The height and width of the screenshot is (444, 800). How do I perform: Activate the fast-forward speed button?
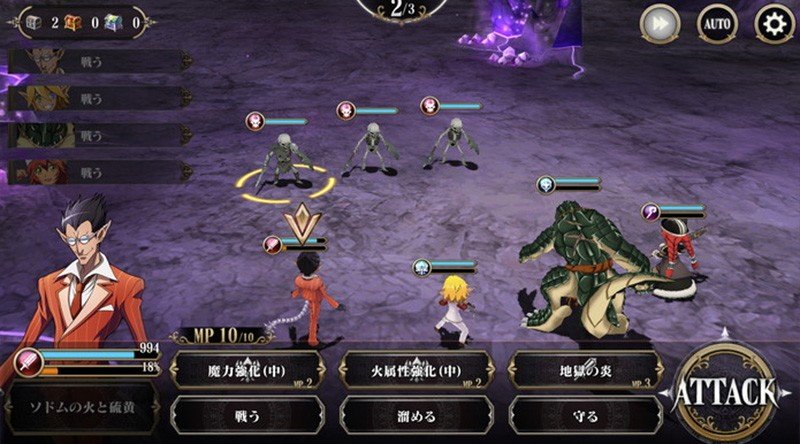(x=659, y=24)
